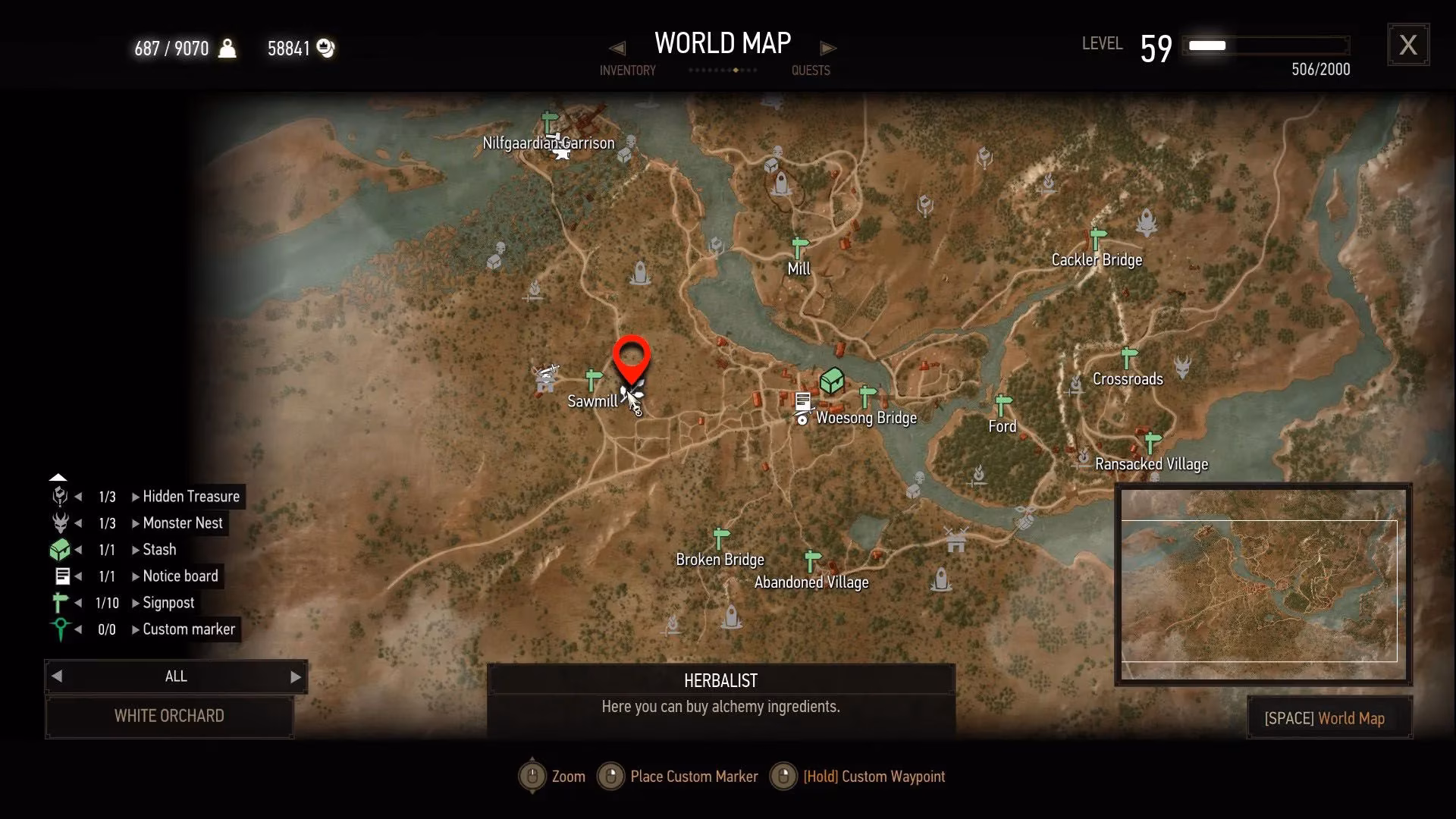The height and width of the screenshot is (819, 1456).
Task: Select the Mill signpost marker
Action: (x=799, y=248)
